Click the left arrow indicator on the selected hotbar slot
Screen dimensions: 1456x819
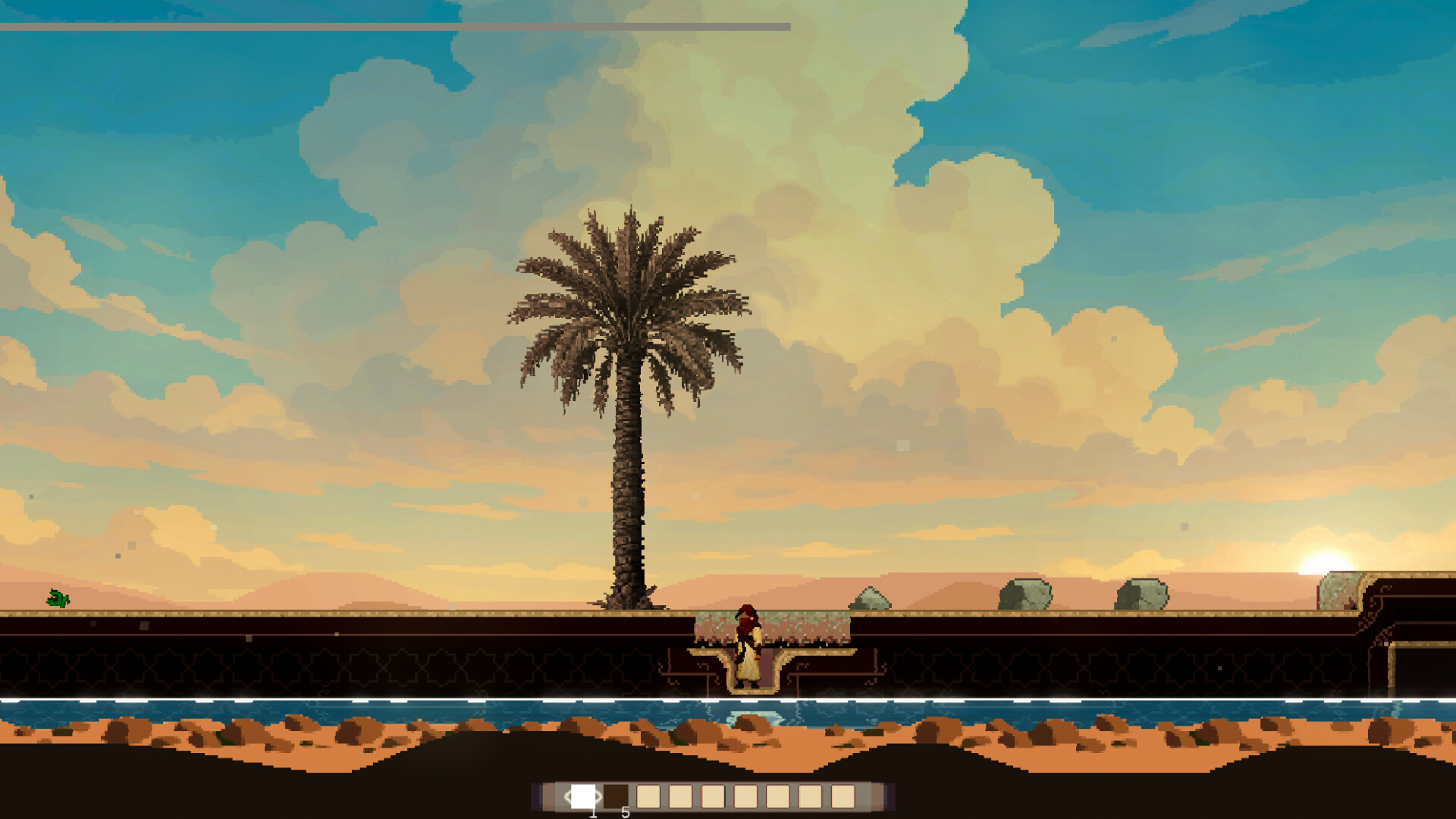[569, 796]
